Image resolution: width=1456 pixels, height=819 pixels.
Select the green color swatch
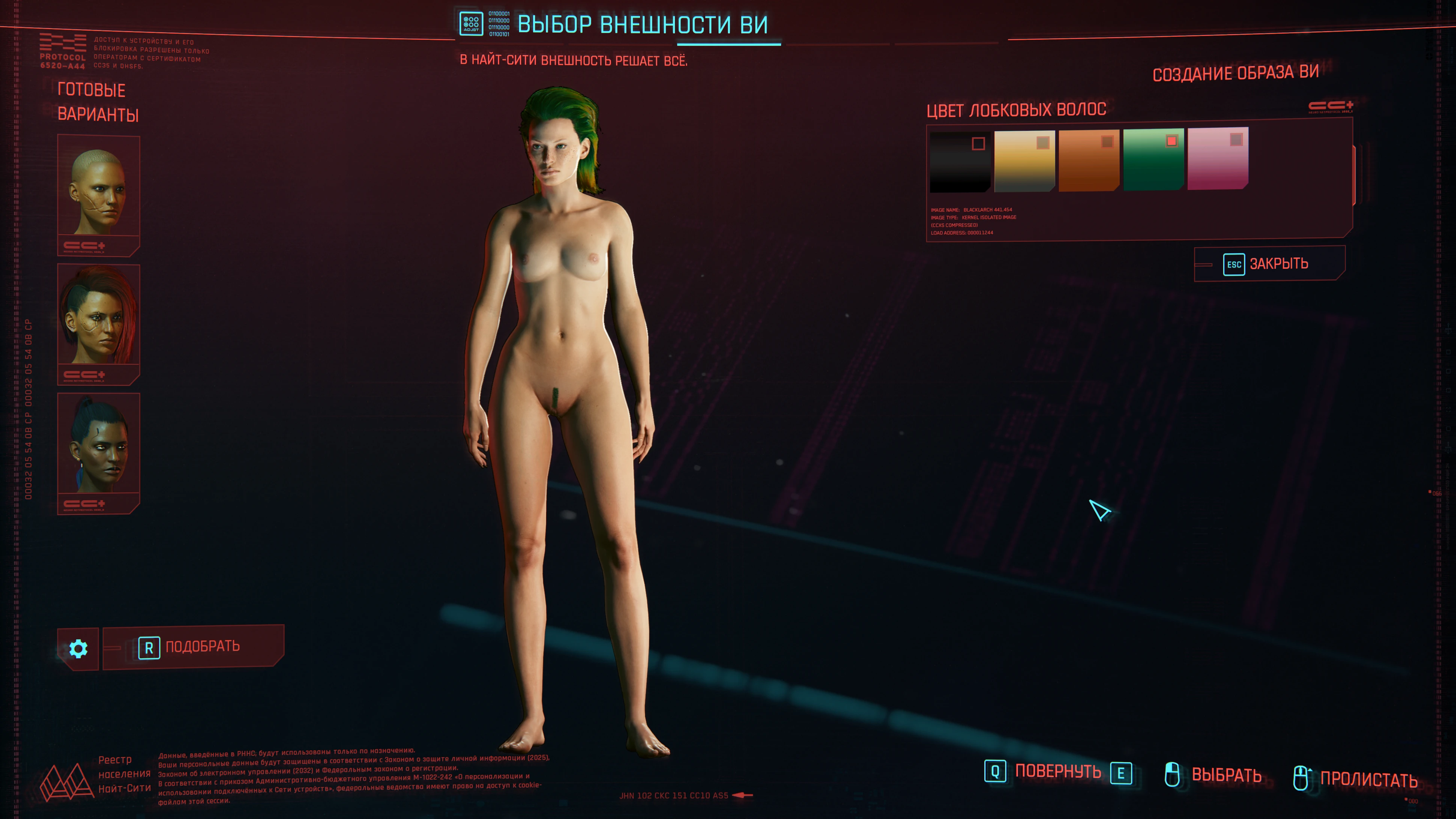[1153, 160]
